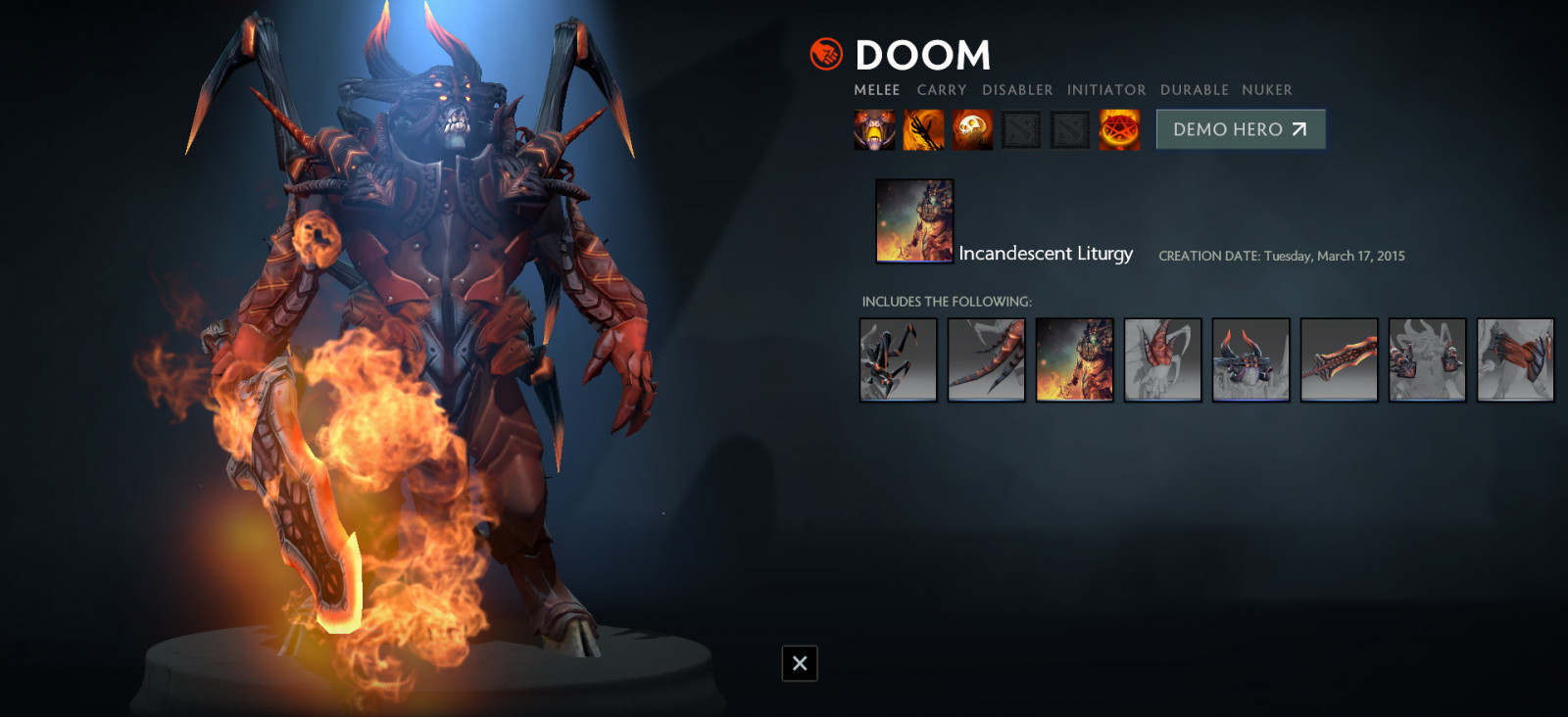Click the Doom hero attribute icon

point(826,54)
